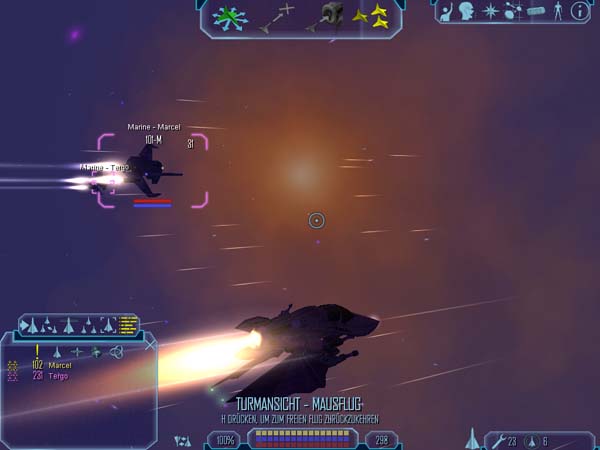Choose the turret command icon
This screenshot has width=600, height=450.
pyautogui.click(x=332, y=15)
